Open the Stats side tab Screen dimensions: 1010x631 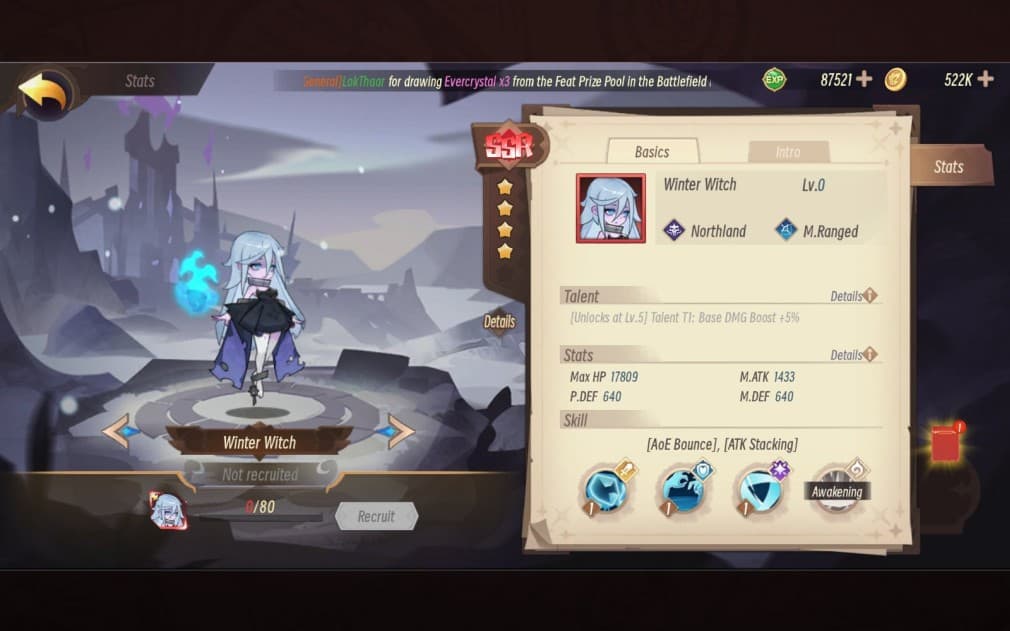click(948, 166)
